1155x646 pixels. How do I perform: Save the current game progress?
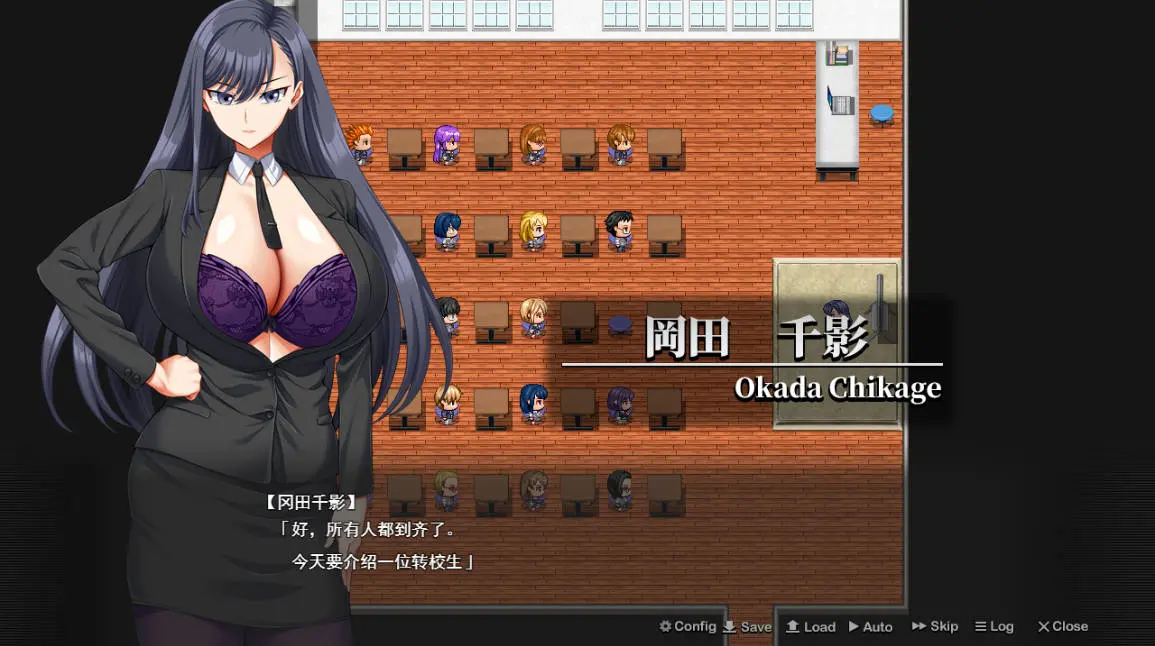[x=748, y=627]
